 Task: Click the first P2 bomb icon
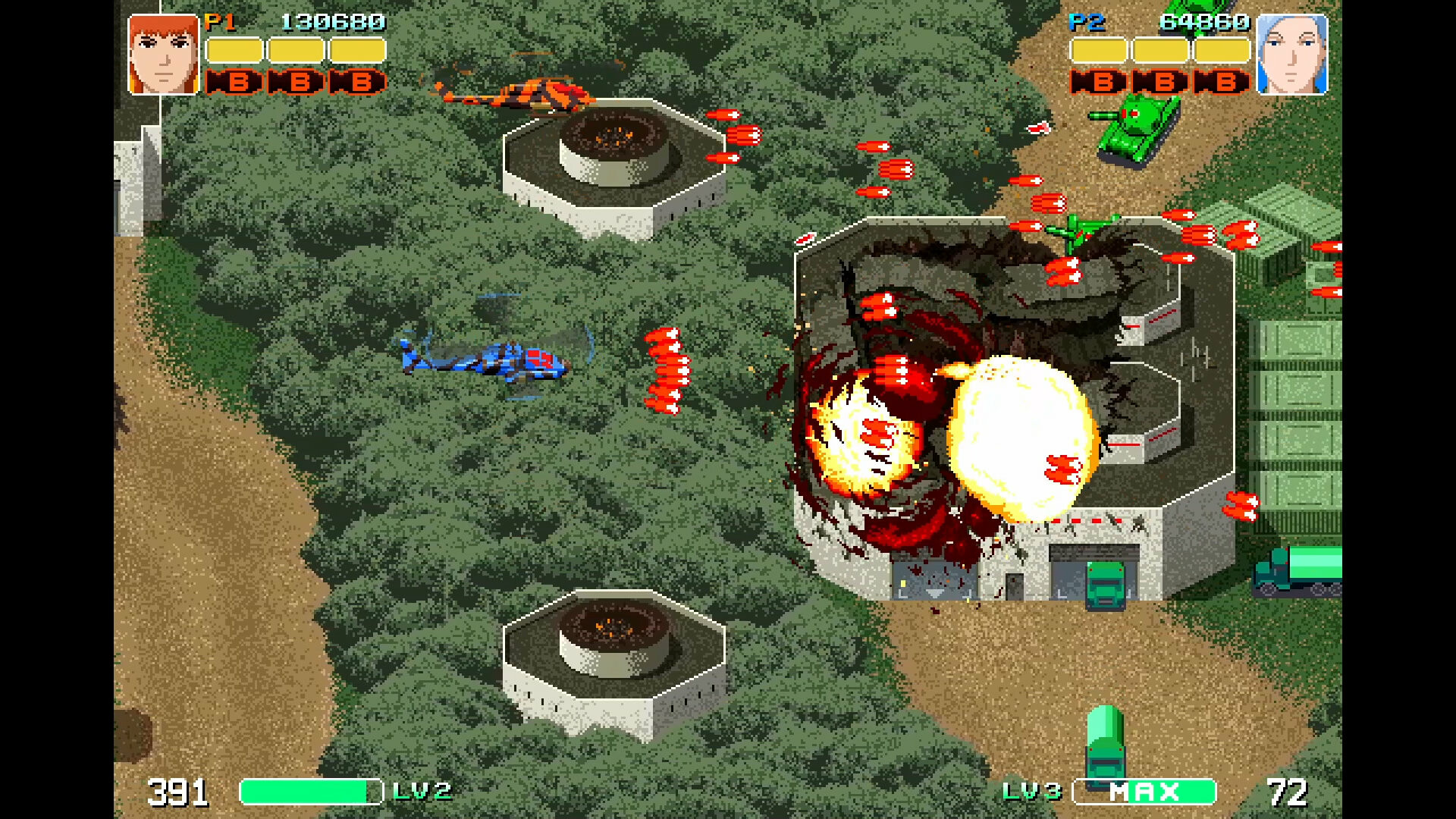tap(1097, 82)
